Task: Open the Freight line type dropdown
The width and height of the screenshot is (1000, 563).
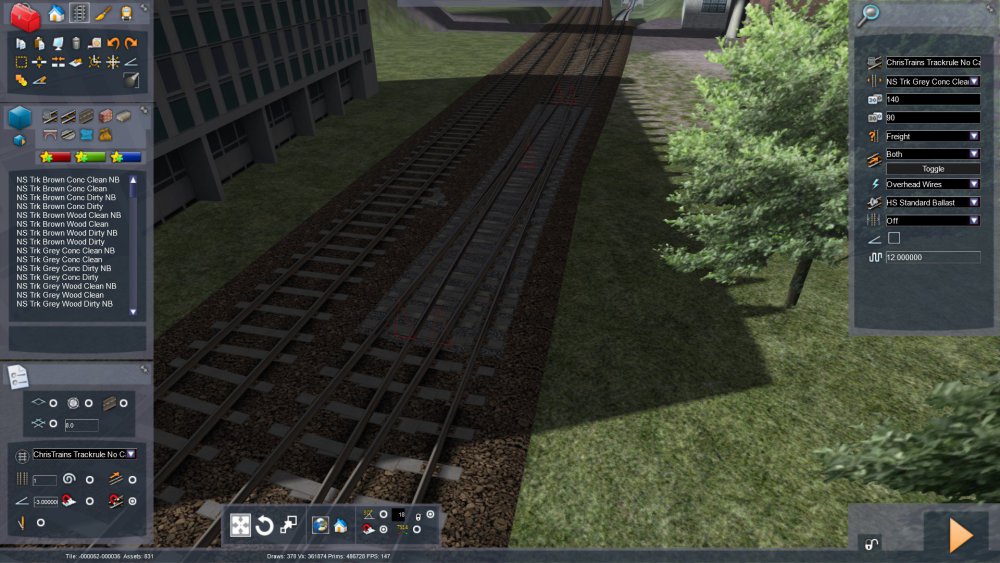Action: (932, 136)
